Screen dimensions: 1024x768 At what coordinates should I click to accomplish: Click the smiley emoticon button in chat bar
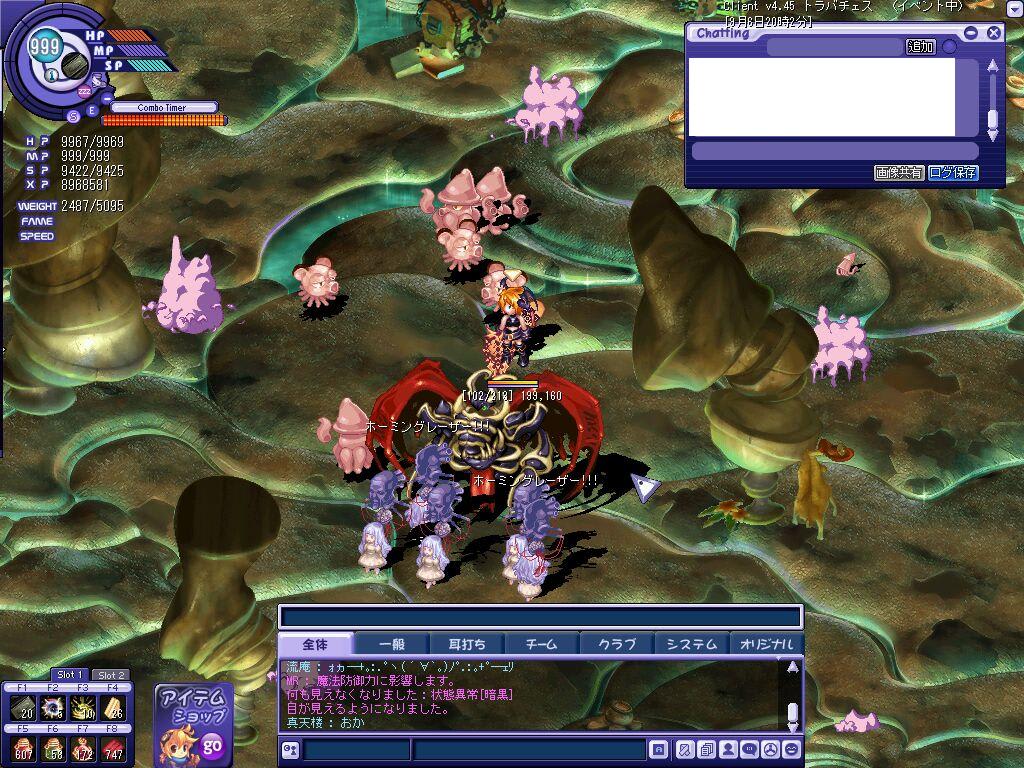[x=791, y=749]
